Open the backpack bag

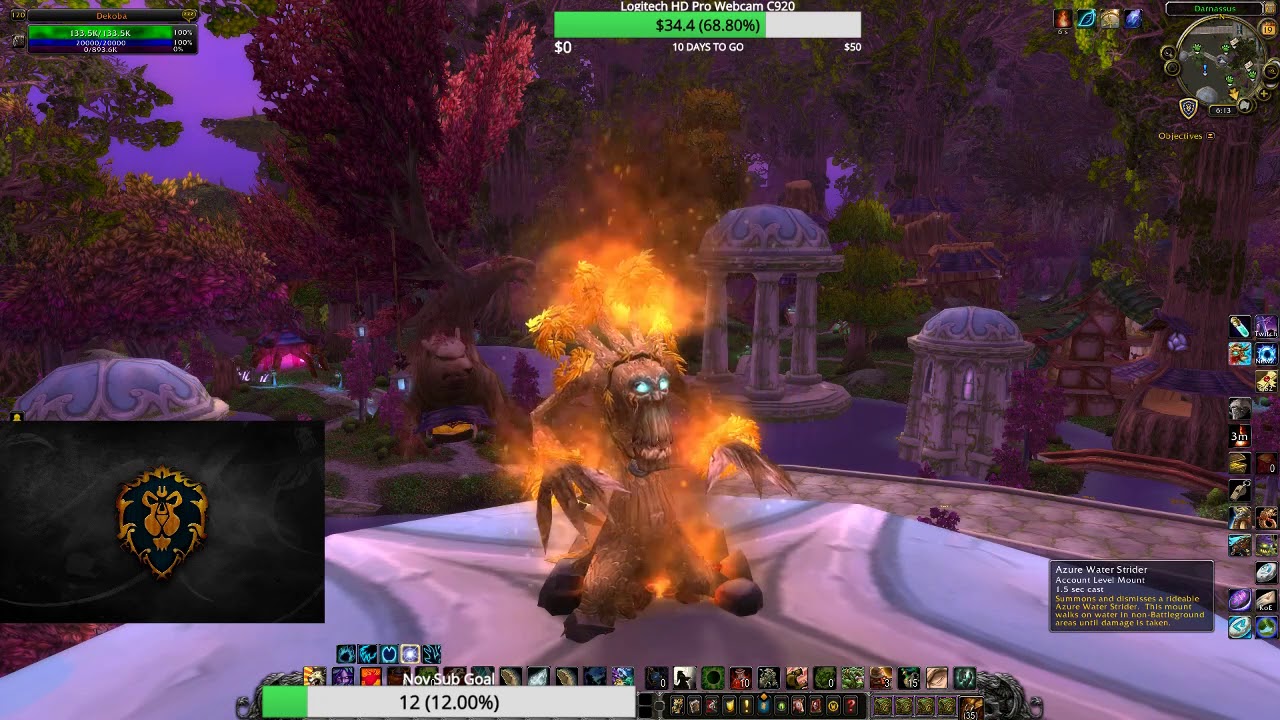(971, 707)
